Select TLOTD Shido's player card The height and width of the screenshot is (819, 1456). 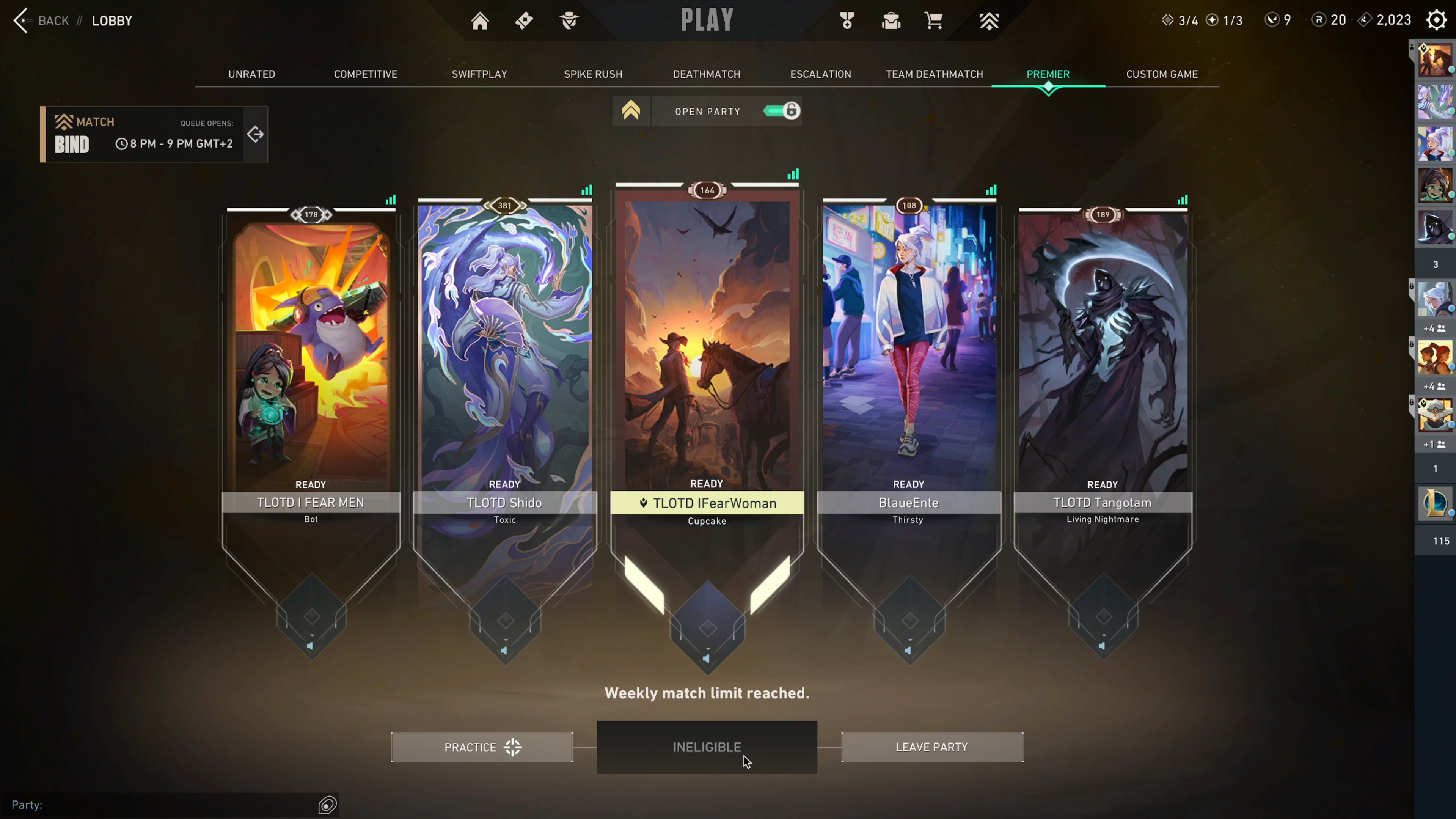click(x=504, y=362)
